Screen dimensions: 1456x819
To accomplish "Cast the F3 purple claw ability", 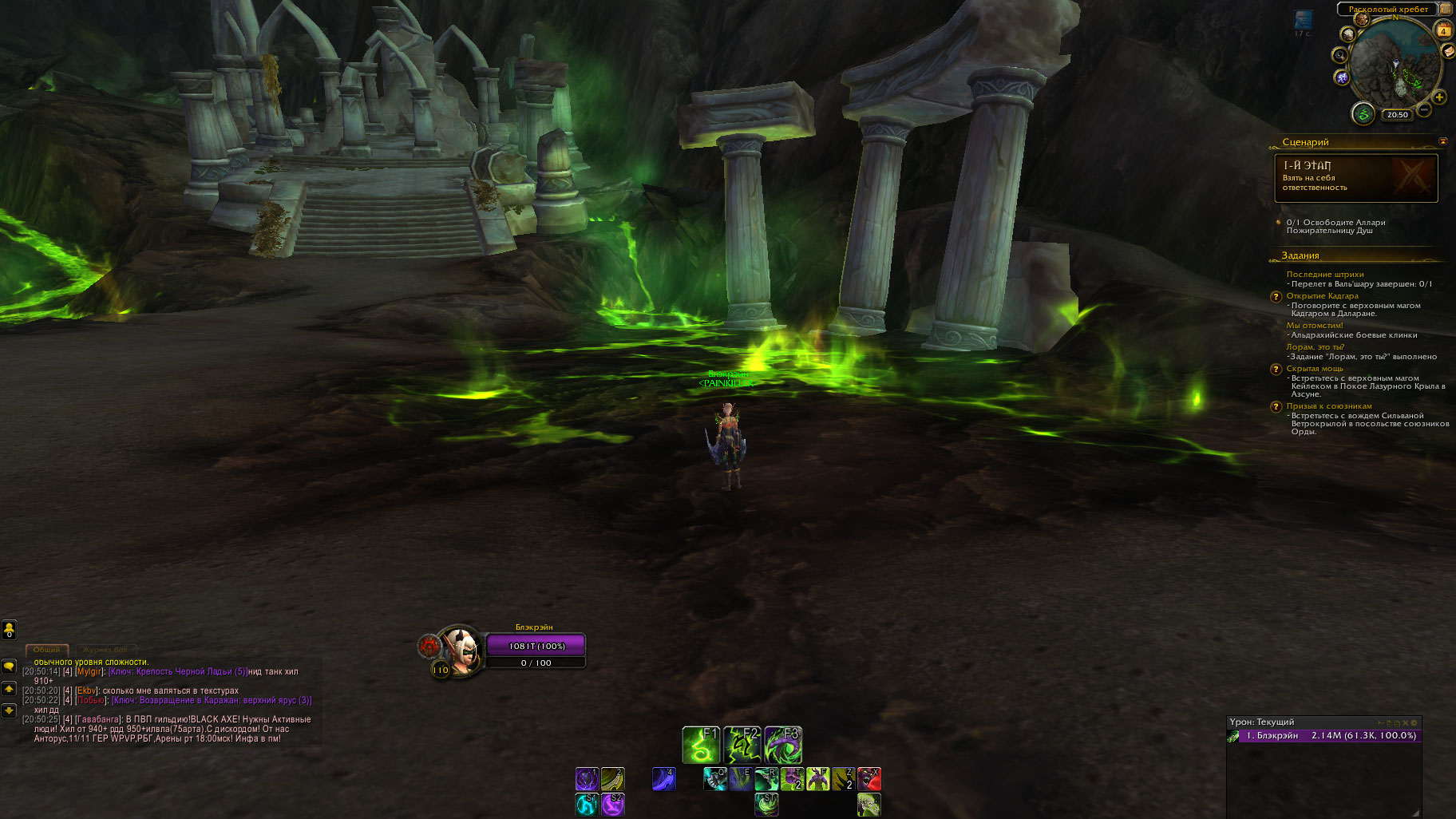I will click(783, 746).
